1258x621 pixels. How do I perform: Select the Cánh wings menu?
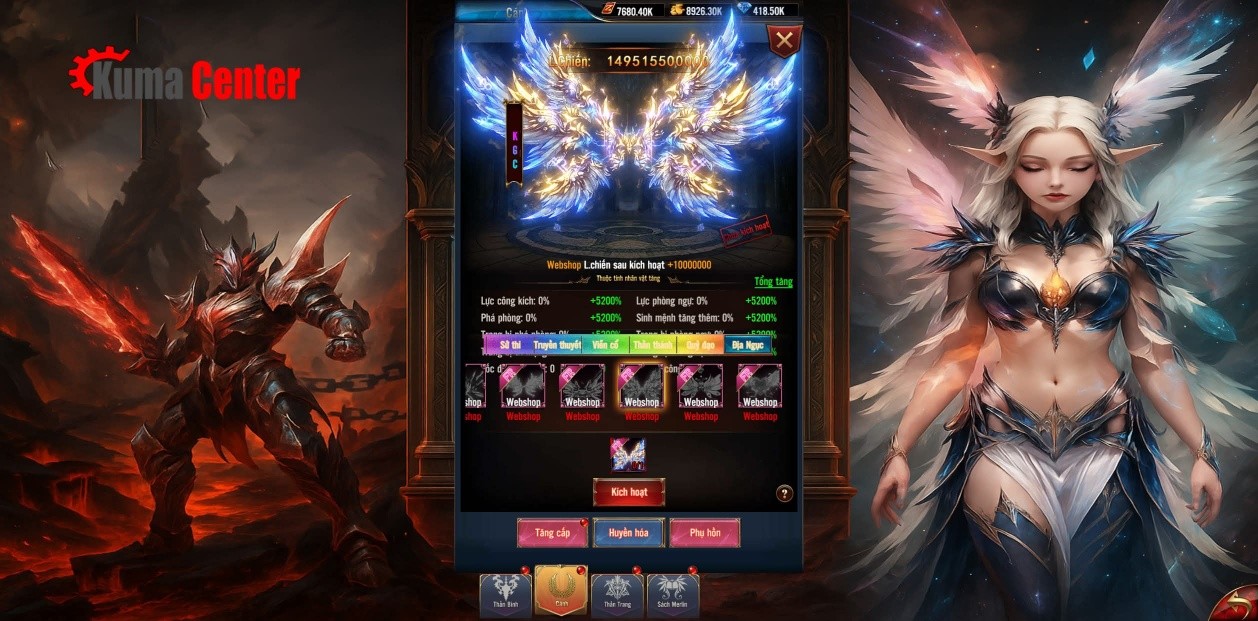561,591
